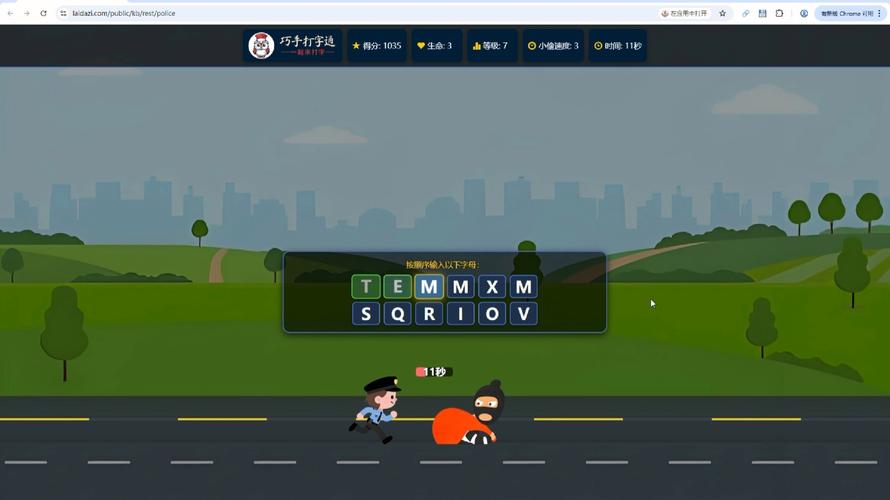
Task: Bookmark this page with the star icon
Action: [x=722, y=13]
